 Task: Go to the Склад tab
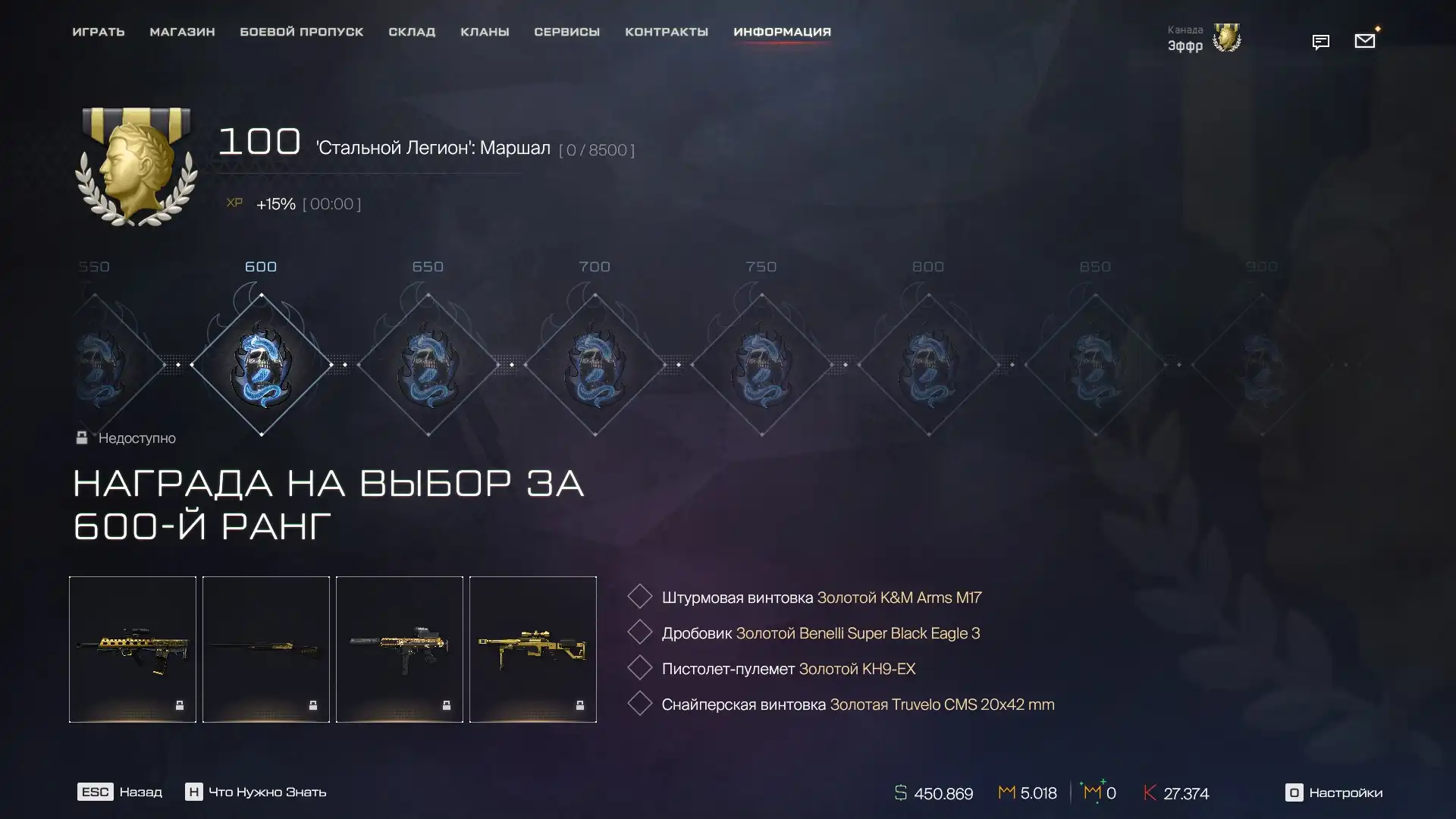[412, 32]
